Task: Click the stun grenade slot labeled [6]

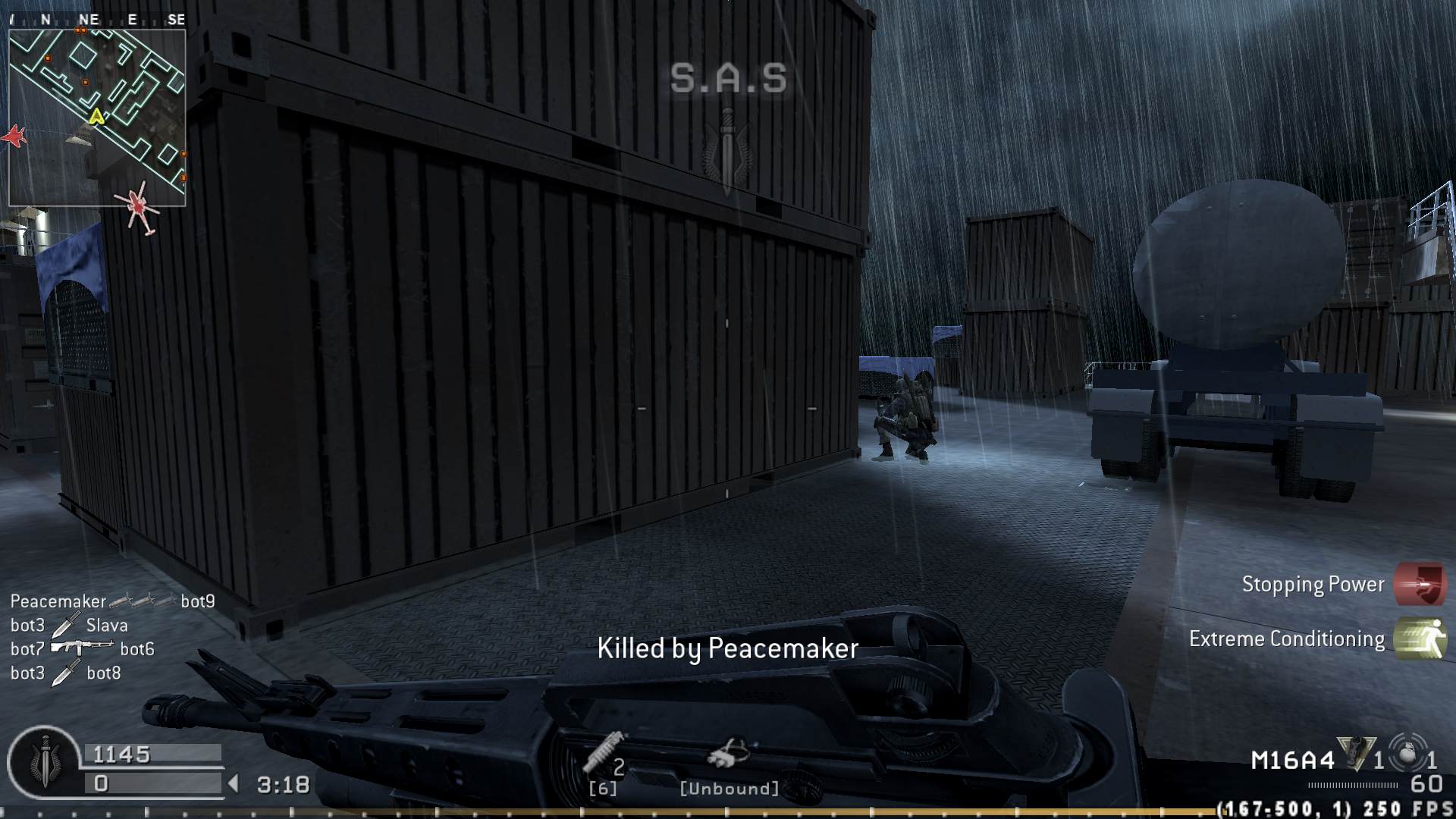Action: pyautogui.click(x=601, y=789)
